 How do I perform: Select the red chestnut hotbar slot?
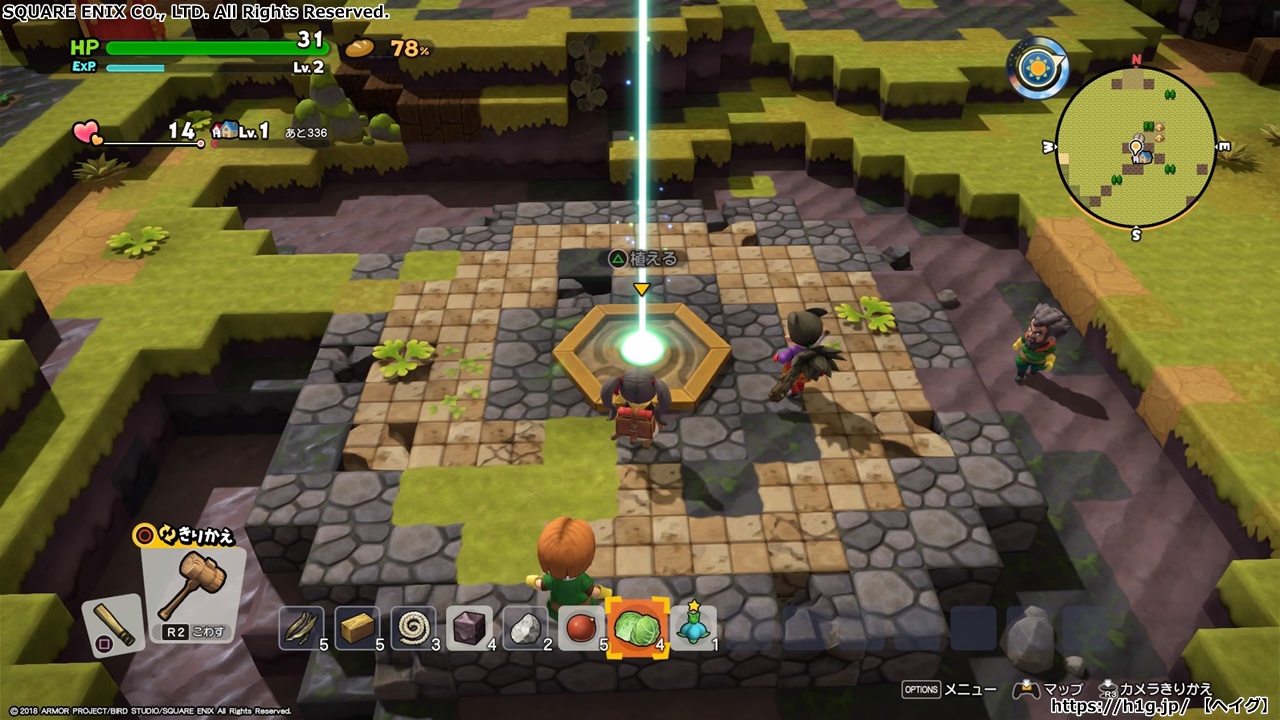tap(582, 627)
